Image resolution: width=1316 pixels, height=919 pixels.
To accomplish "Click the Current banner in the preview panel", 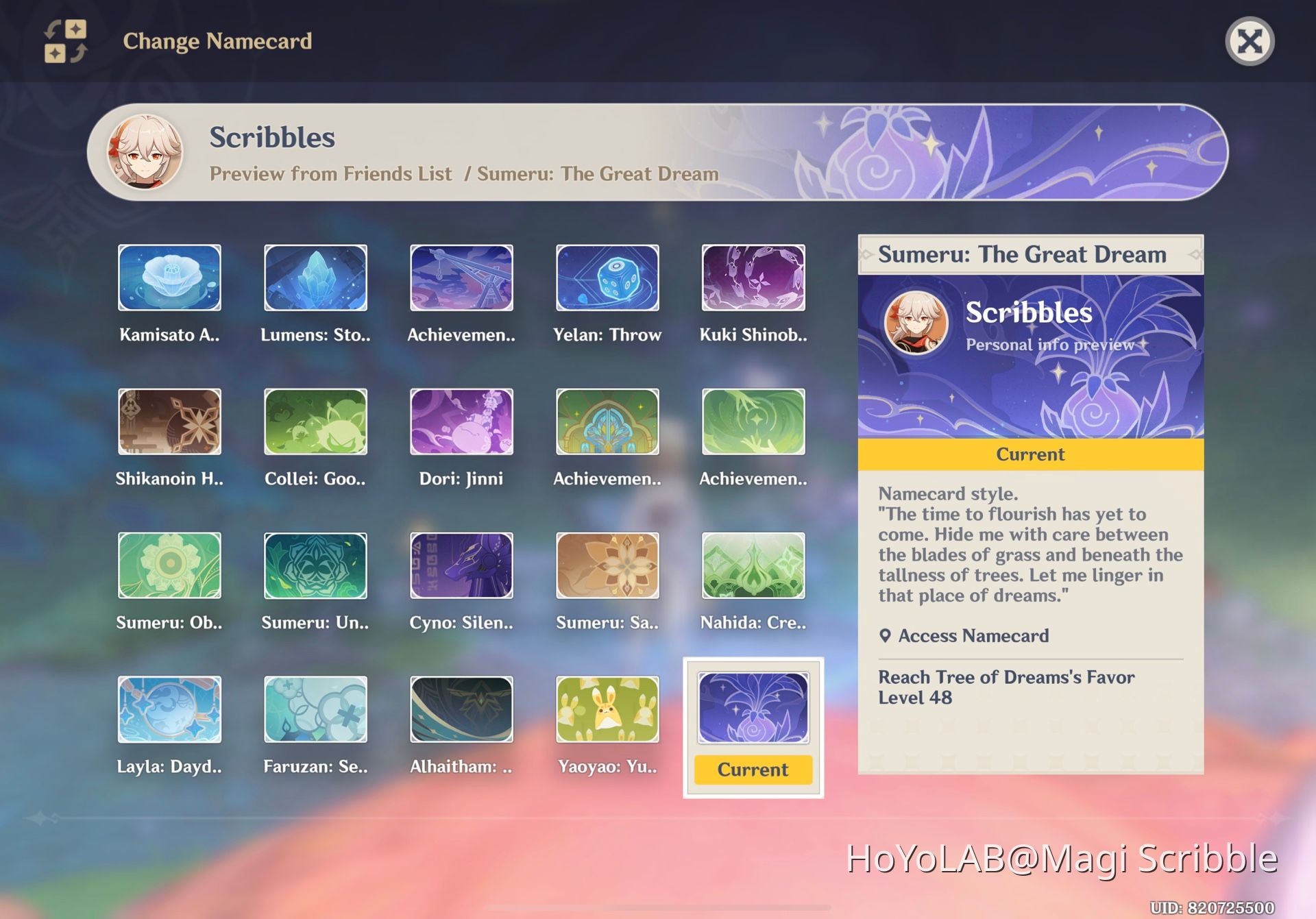I will (x=1029, y=454).
